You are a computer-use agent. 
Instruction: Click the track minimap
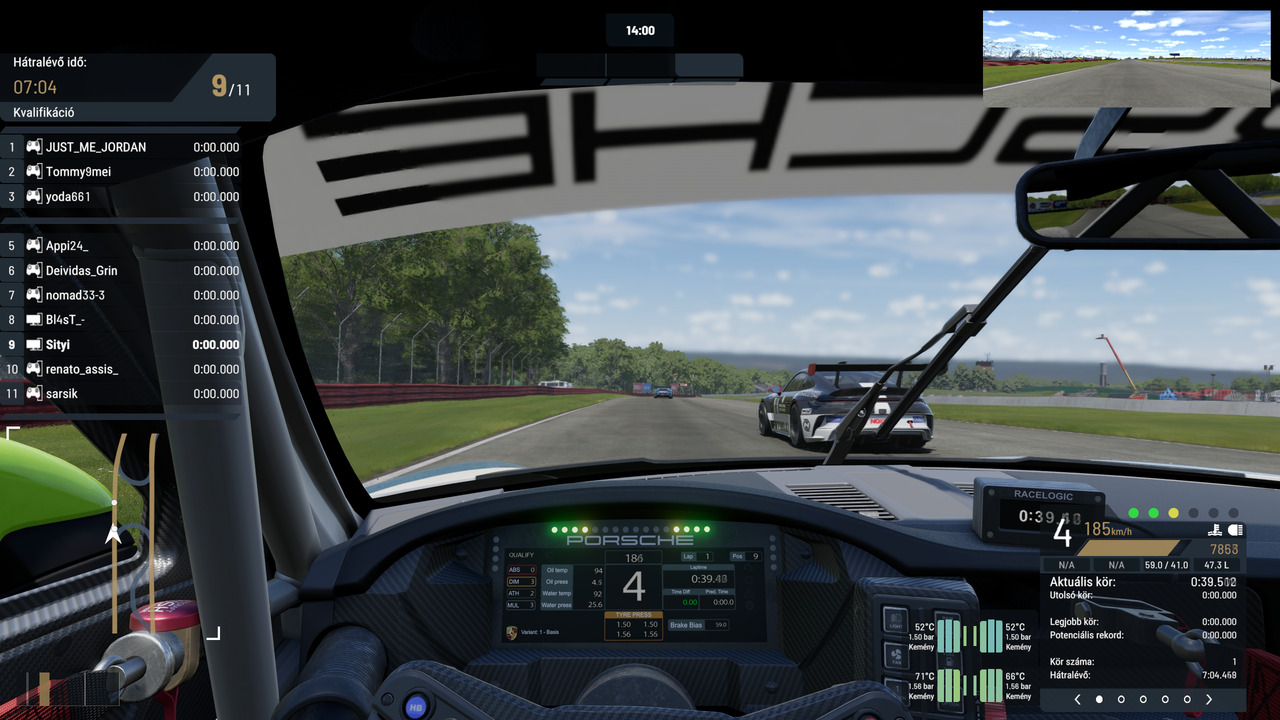click(x=113, y=533)
